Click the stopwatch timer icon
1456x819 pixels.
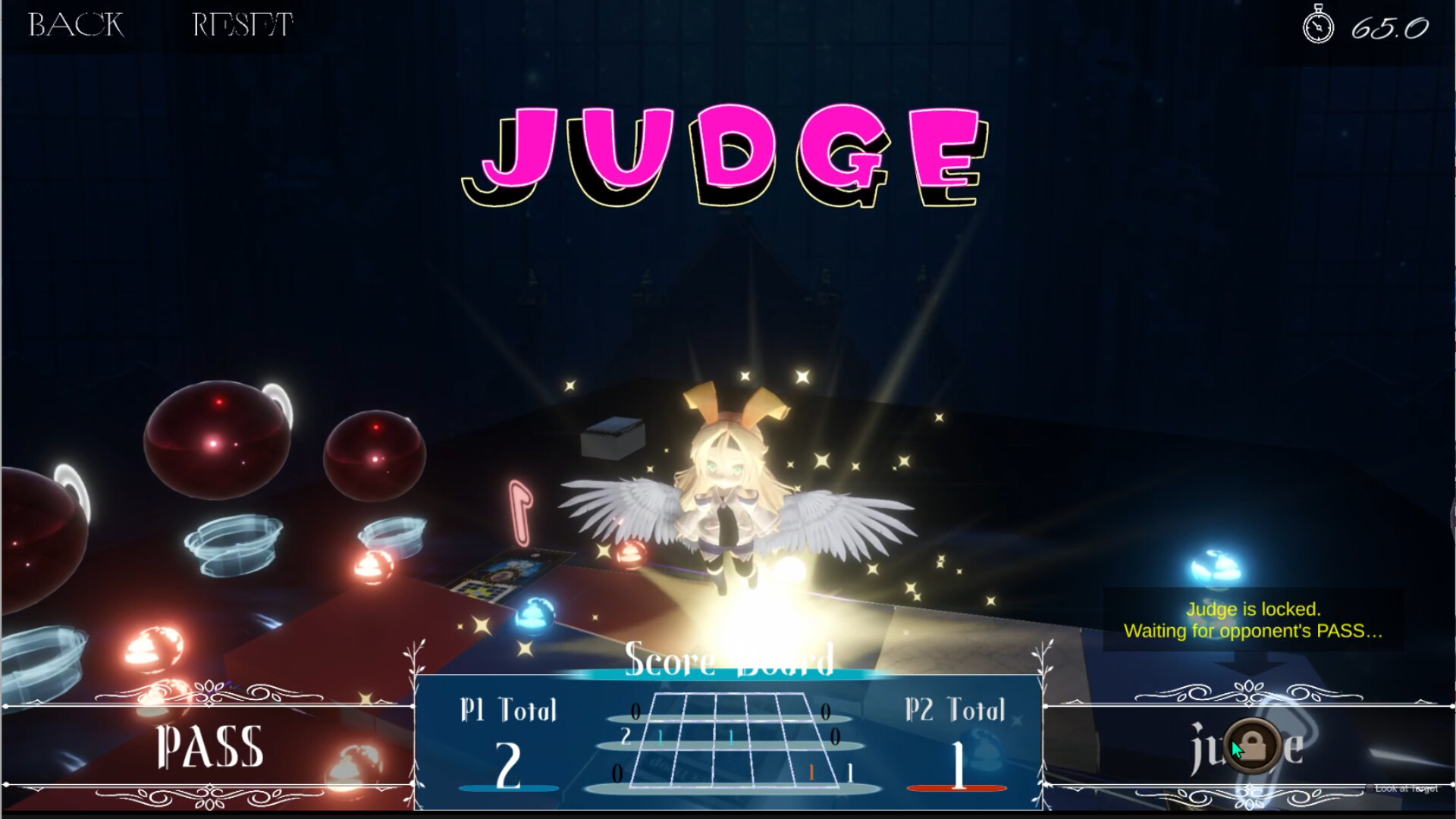1318,25
